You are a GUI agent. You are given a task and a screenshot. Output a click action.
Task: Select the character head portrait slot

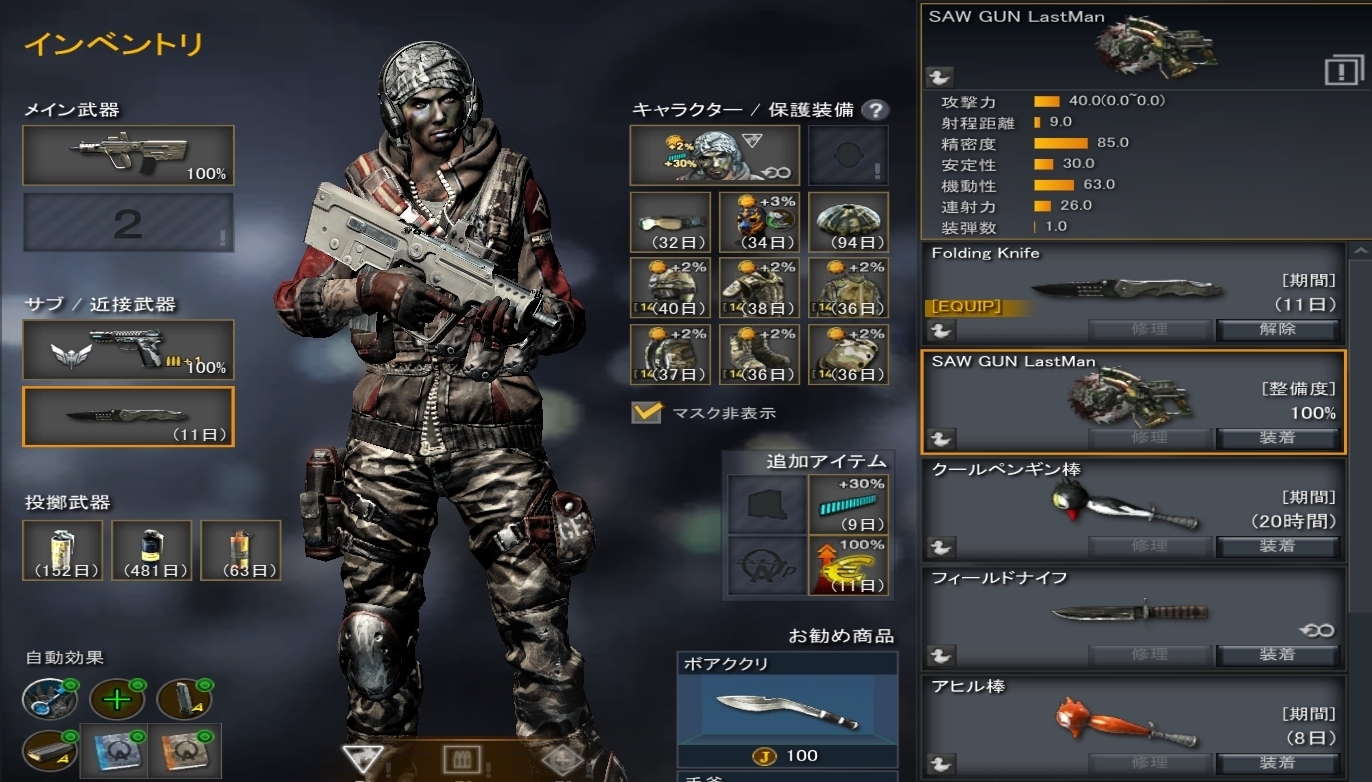tap(714, 155)
